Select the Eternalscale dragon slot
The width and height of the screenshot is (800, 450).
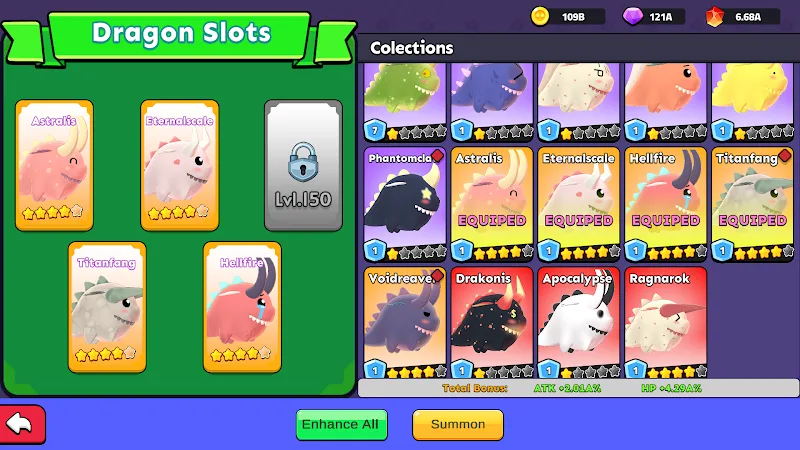click(180, 165)
